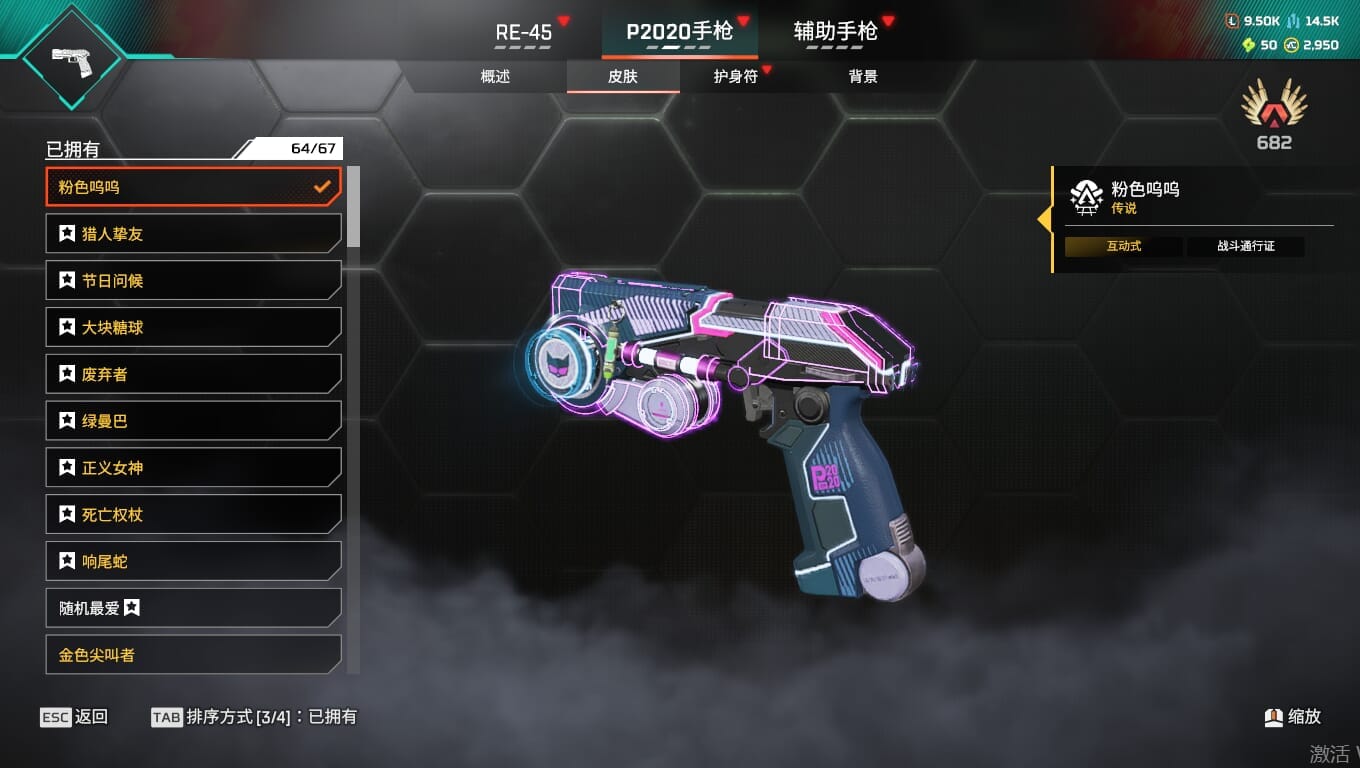Select the 粉色呜呜 skin in the list
The width and height of the screenshot is (1360, 768).
[x=194, y=187]
